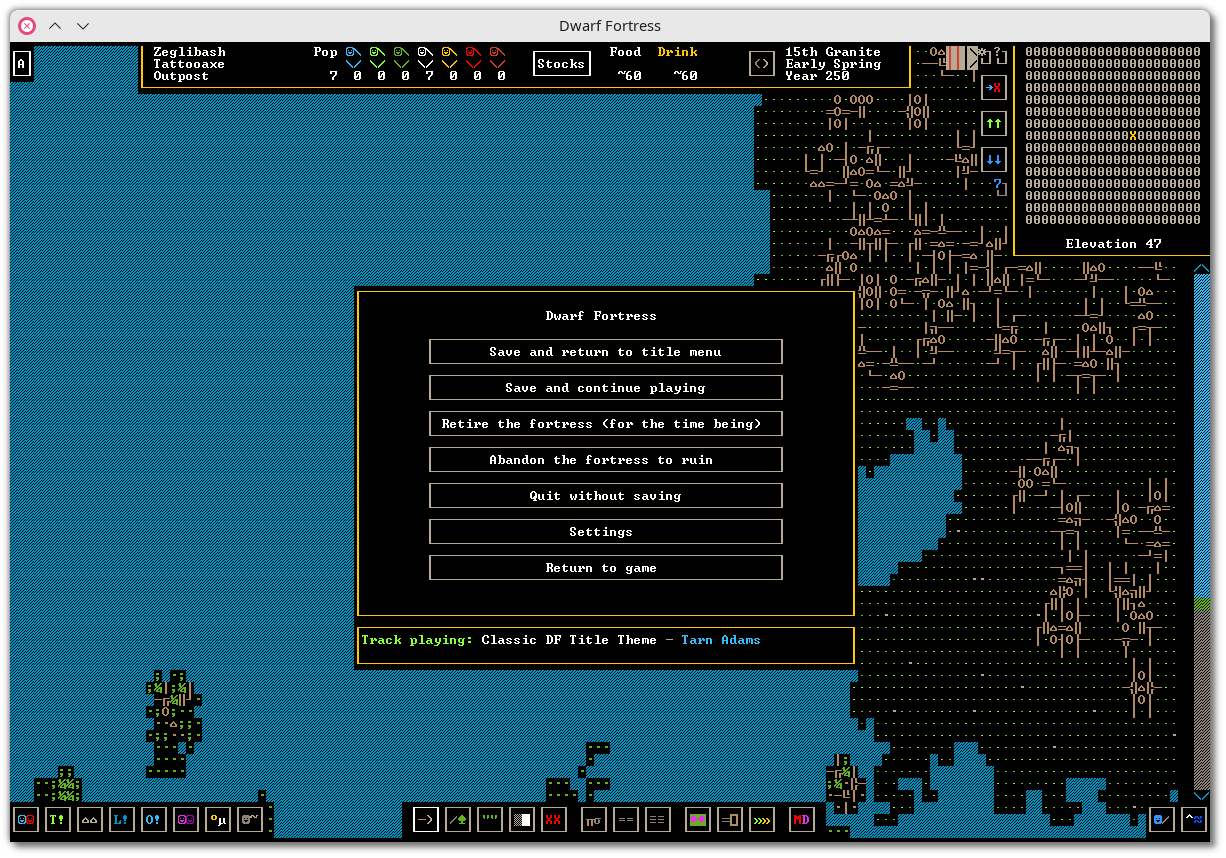Open Settings from the pause menu
The width and height of the screenshot is (1226, 858).
pyautogui.click(x=605, y=532)
